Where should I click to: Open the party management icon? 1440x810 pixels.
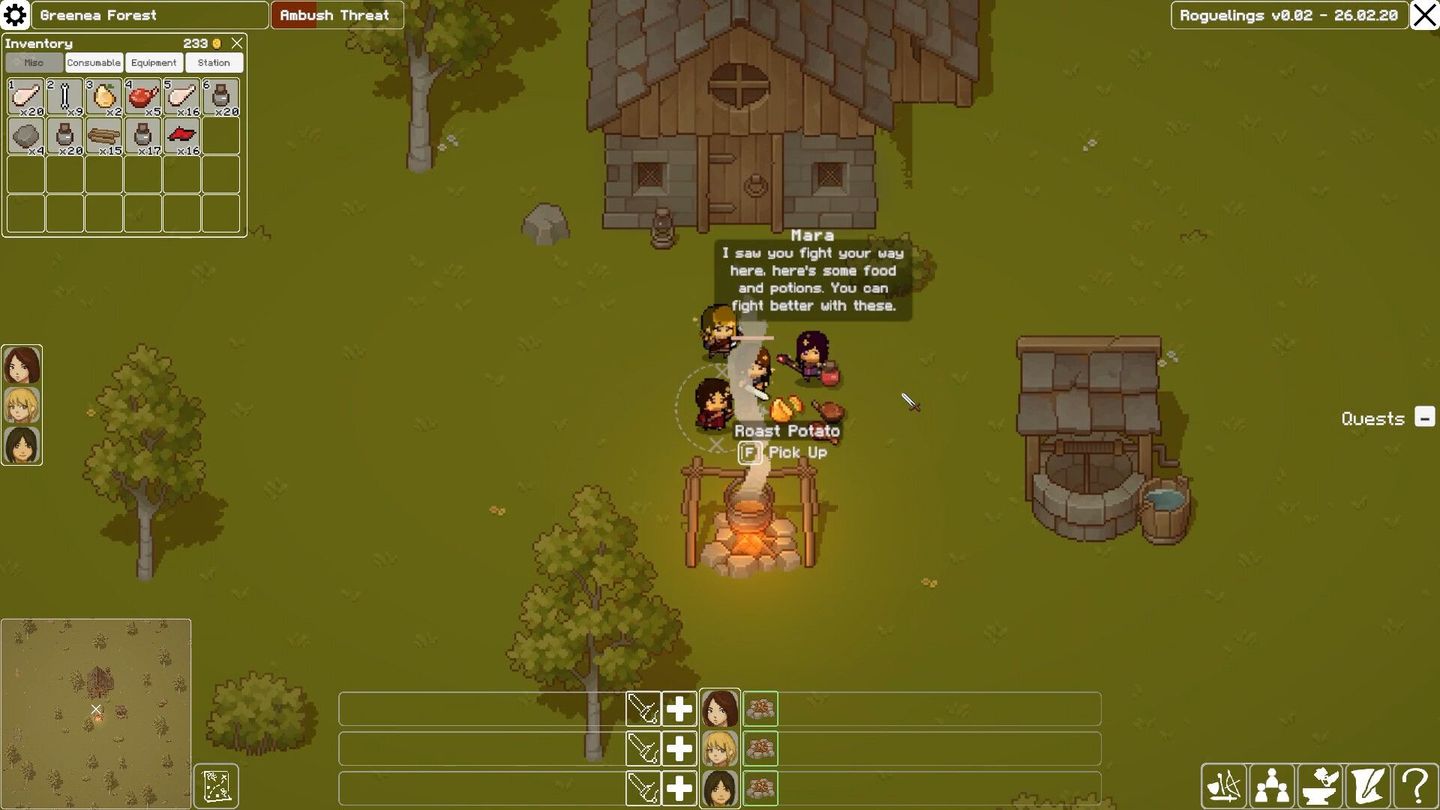1273,785
